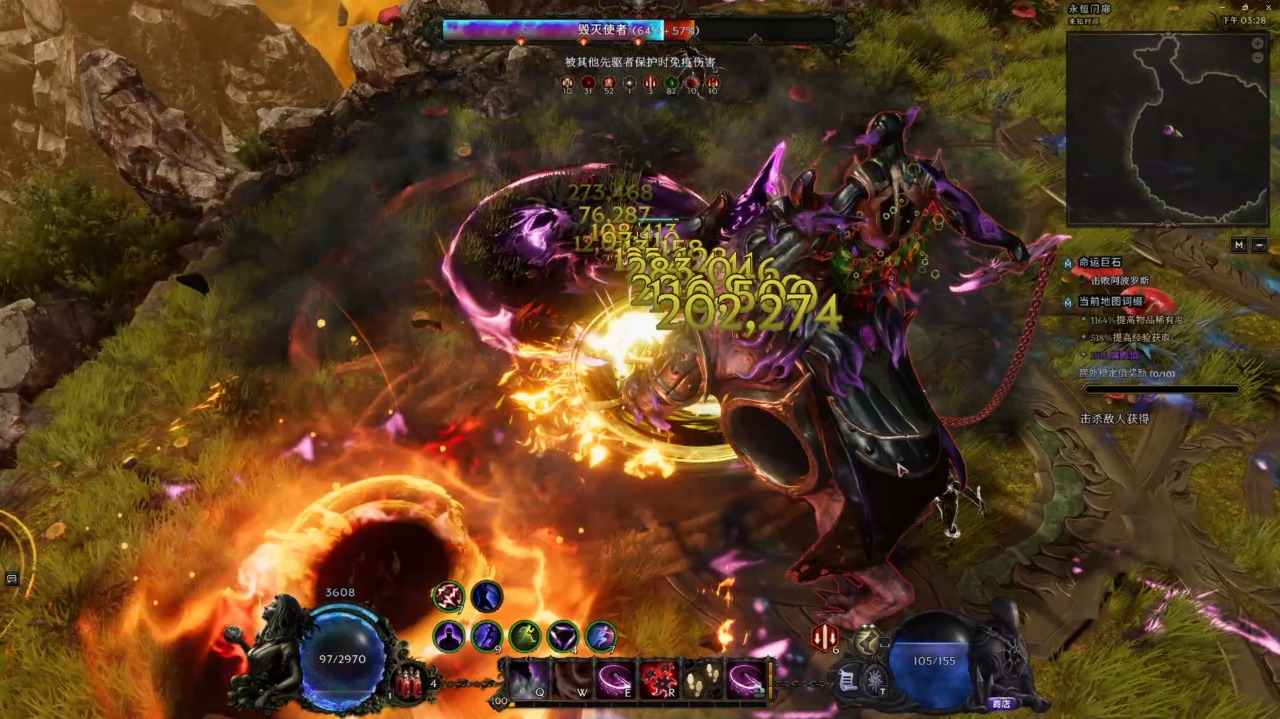Select the 命运巨石 quest tracker entry
Screen dimensions: 1280x719
[x=1100, y=263]
